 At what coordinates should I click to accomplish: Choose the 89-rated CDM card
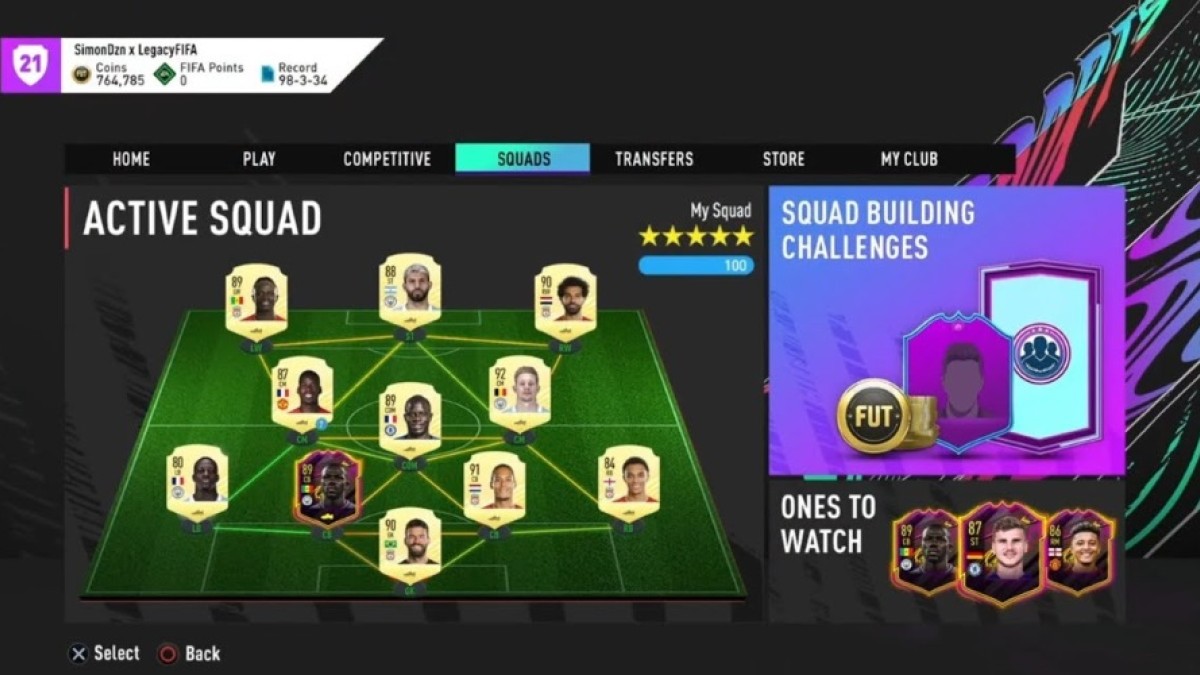pyautogui.click(x=410, y=416)
